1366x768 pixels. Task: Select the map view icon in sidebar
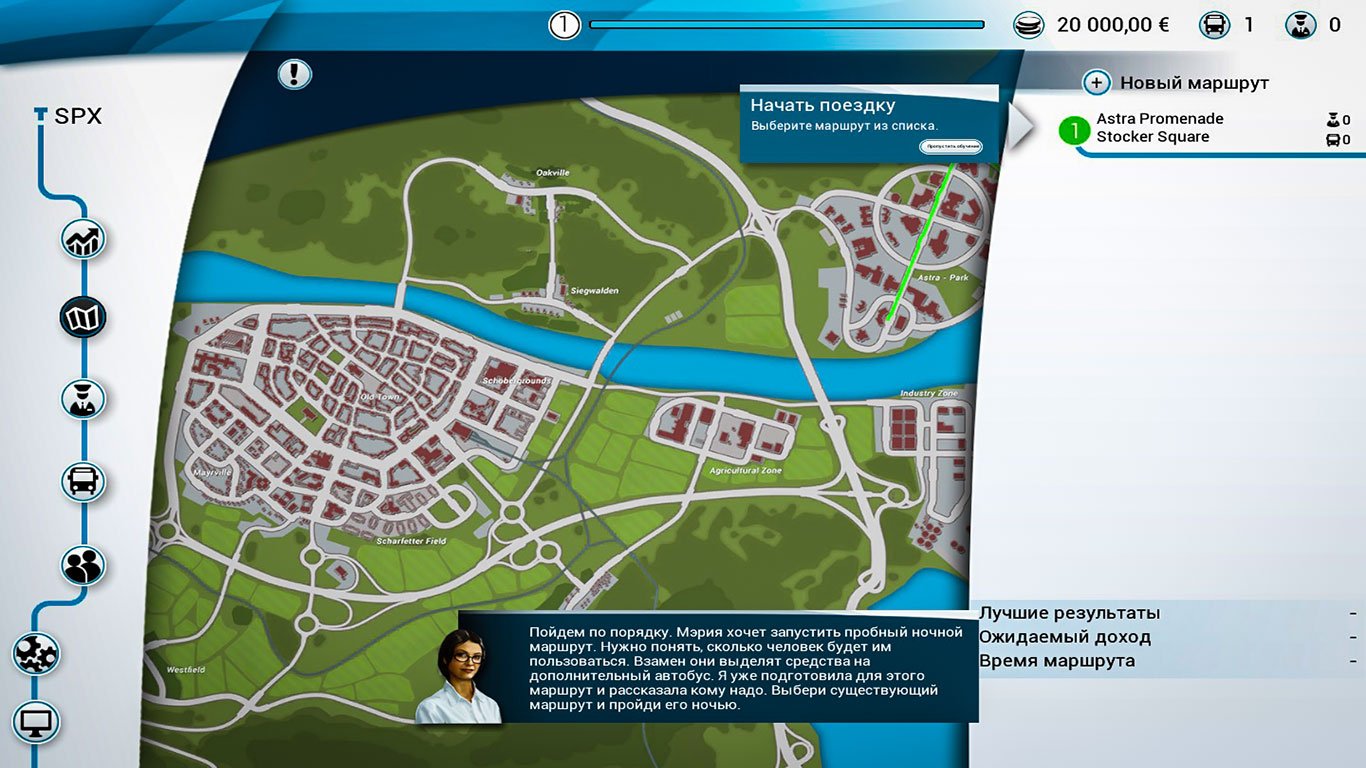pyautogui.click(x=82, y=315)
